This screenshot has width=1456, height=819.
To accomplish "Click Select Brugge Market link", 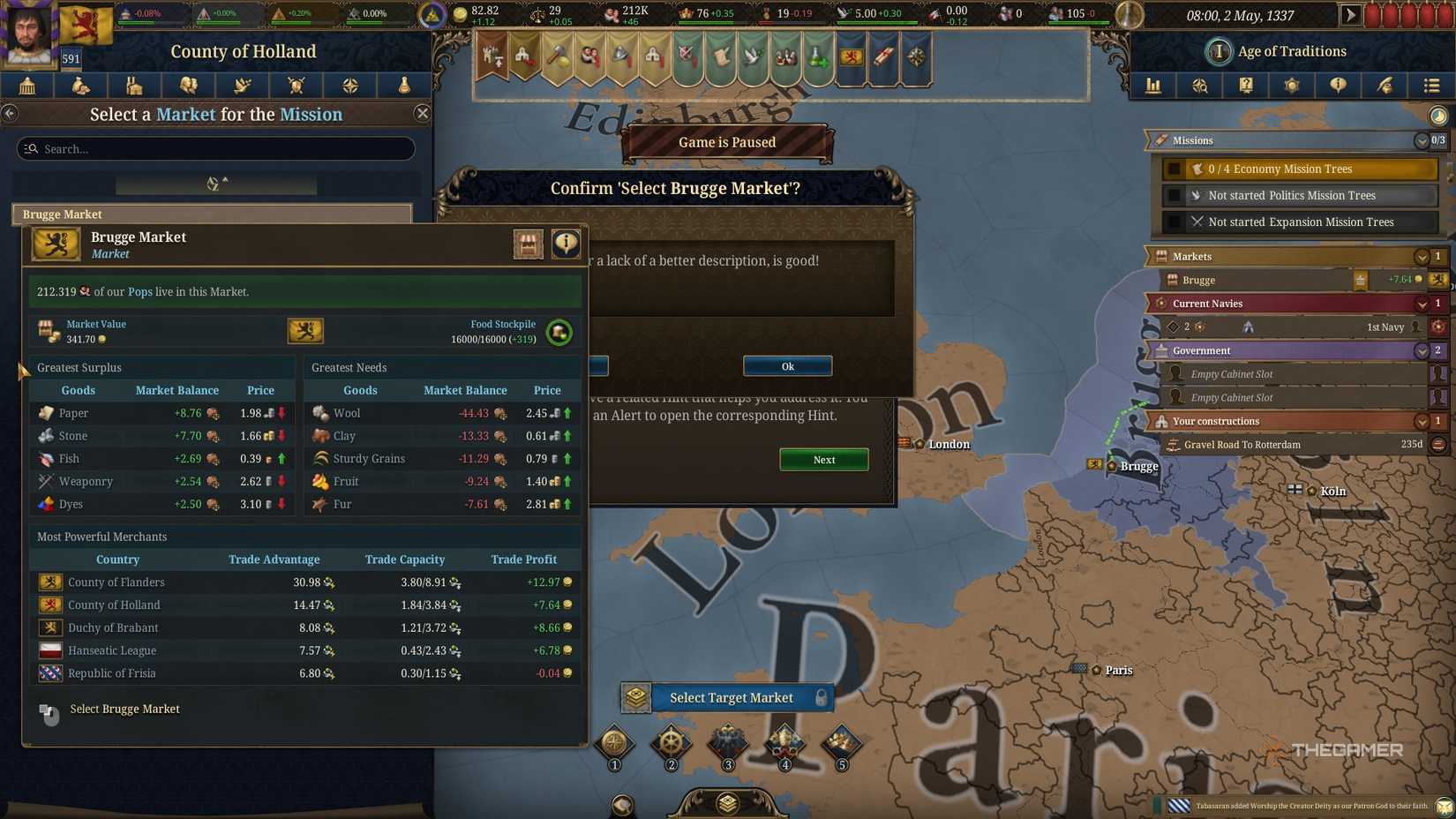I will [x=124, y=709].
